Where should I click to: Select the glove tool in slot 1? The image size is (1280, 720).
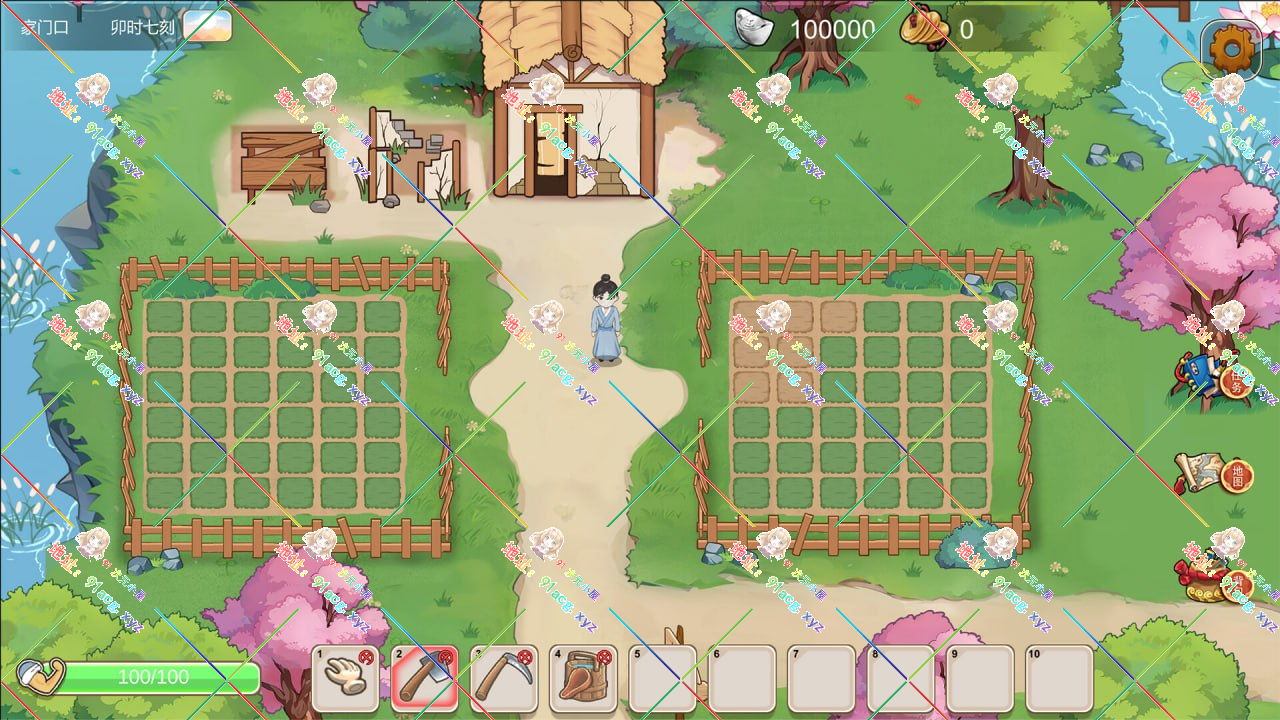coord(345,678)
